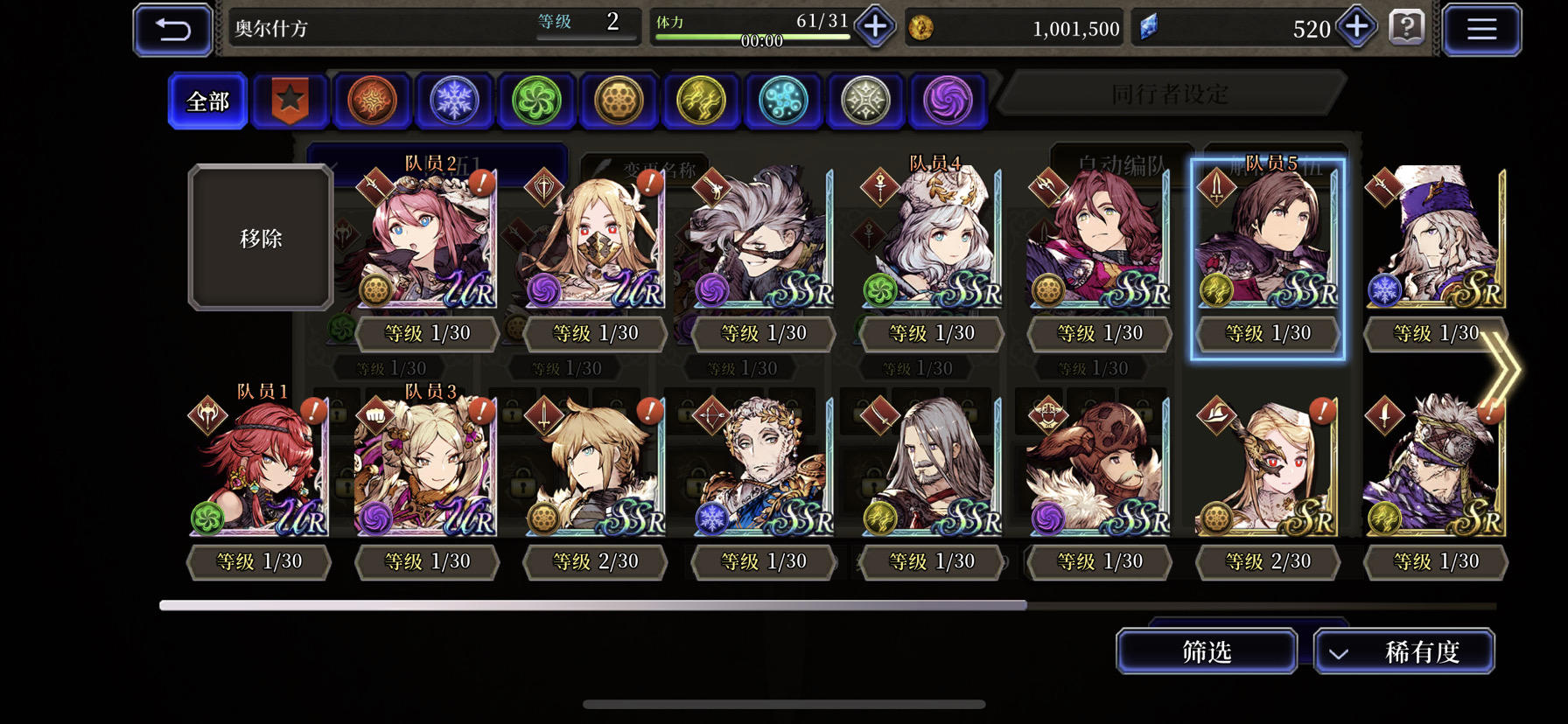Select the lightning element filter icon
Viewport: 1568px width, 724px height.
point(701,100)
